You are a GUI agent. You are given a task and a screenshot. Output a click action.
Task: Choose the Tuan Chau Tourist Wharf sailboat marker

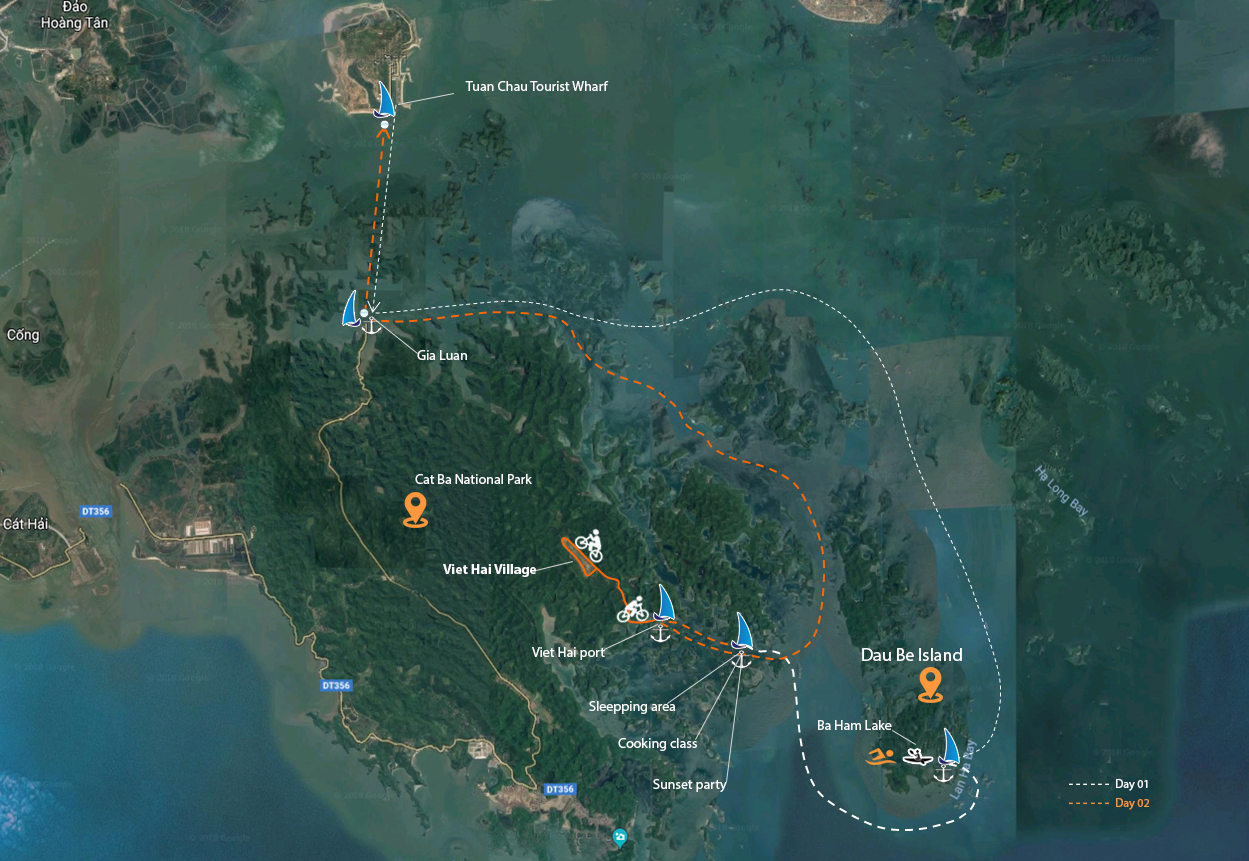(385, 100)
